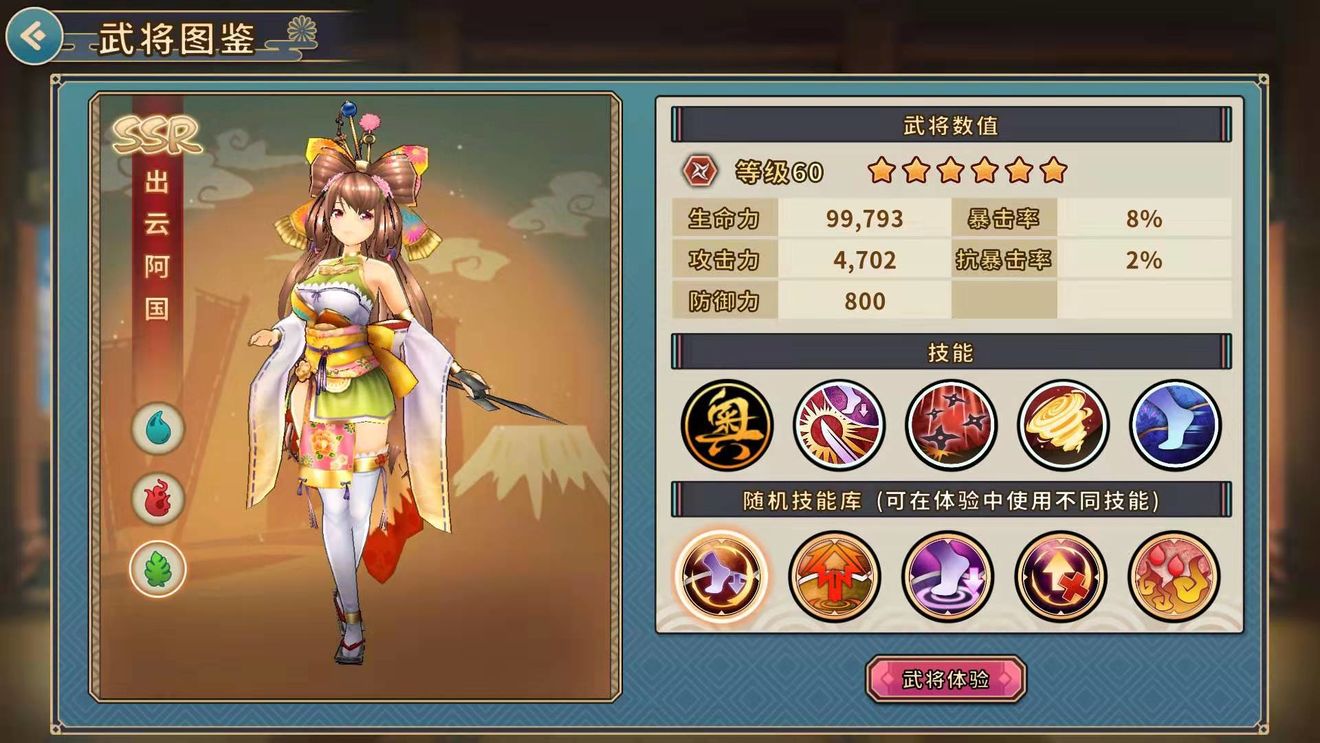This screenshot has width=1320, height=743.
Task: Inspect the red sword slash skill
Action: [x=839, y=424]
